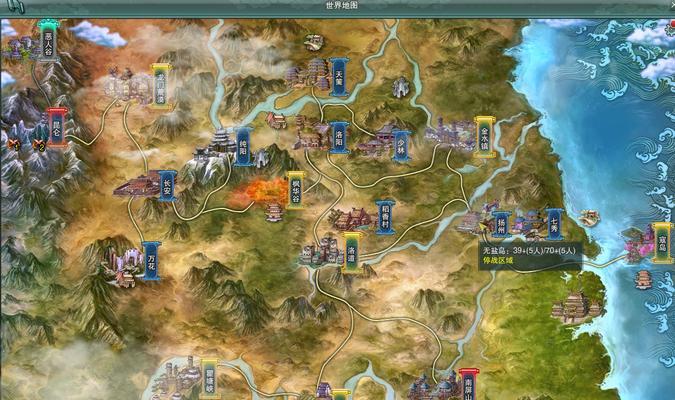Choose the 洛道 map location

pos(352,247)
